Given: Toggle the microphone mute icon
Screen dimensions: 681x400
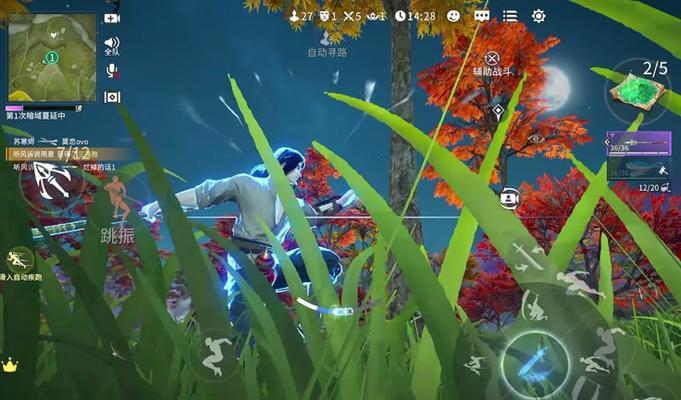Looking at the screenshot, I should tap(112, 71).
